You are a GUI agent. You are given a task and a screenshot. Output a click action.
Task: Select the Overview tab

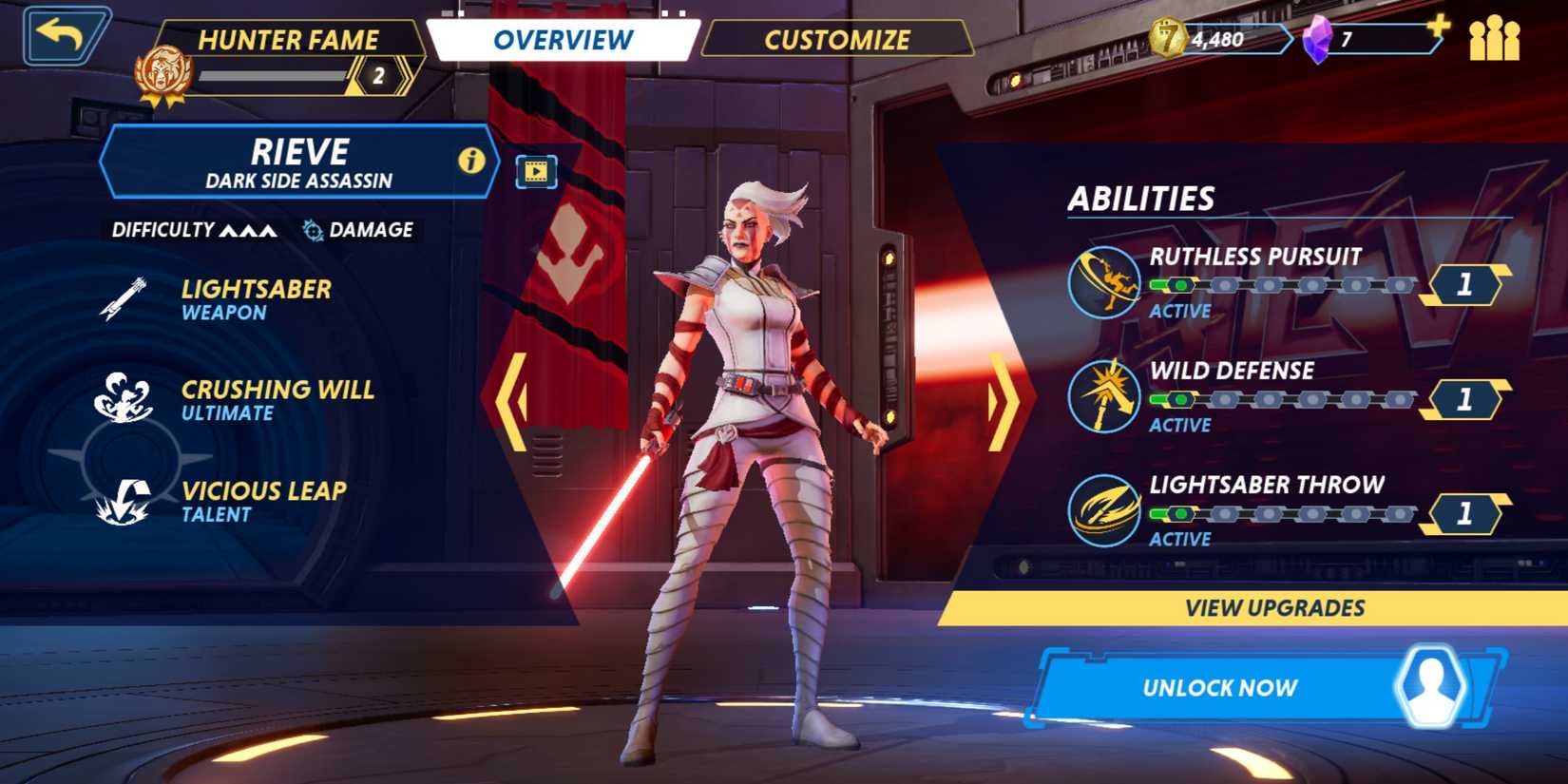563,40
